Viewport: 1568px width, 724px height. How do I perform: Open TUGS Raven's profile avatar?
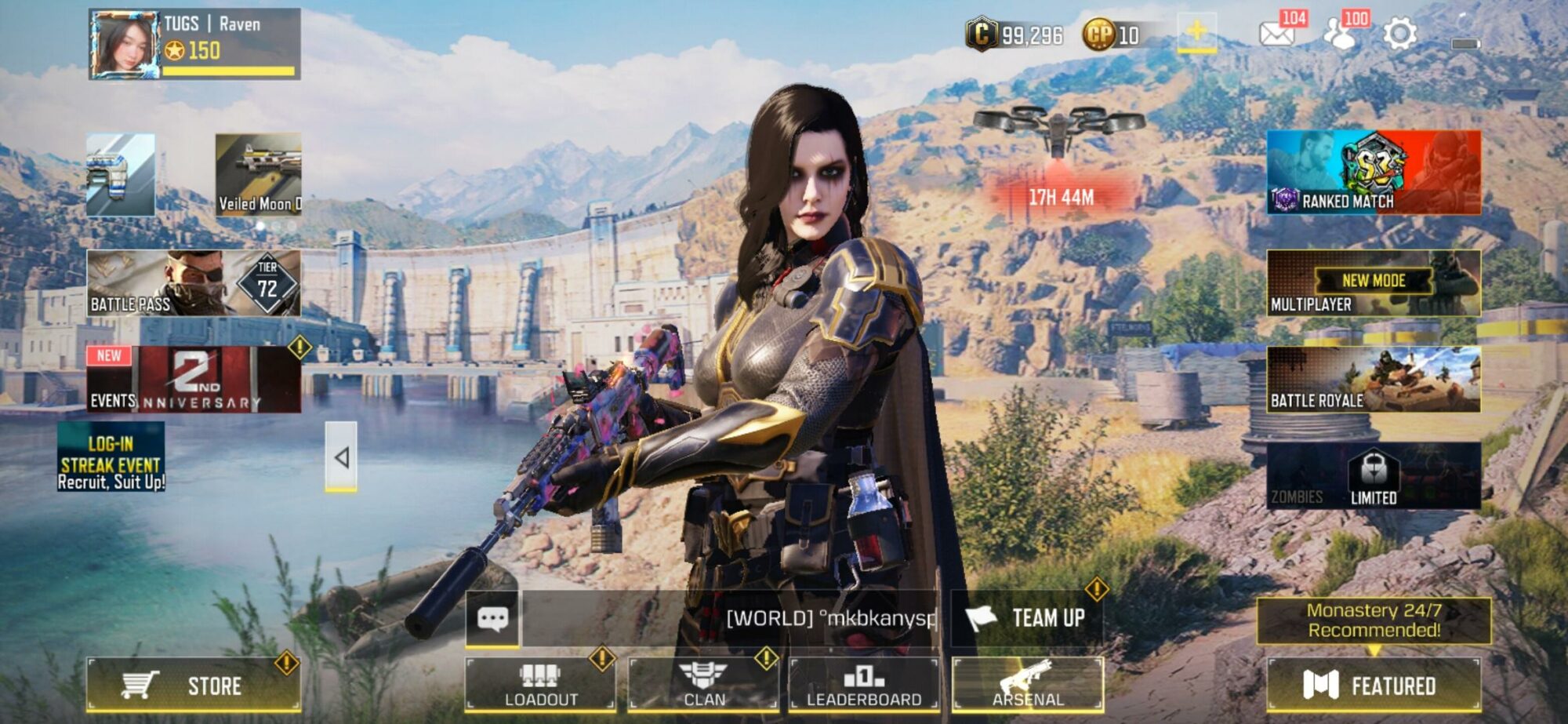(125, 43)
